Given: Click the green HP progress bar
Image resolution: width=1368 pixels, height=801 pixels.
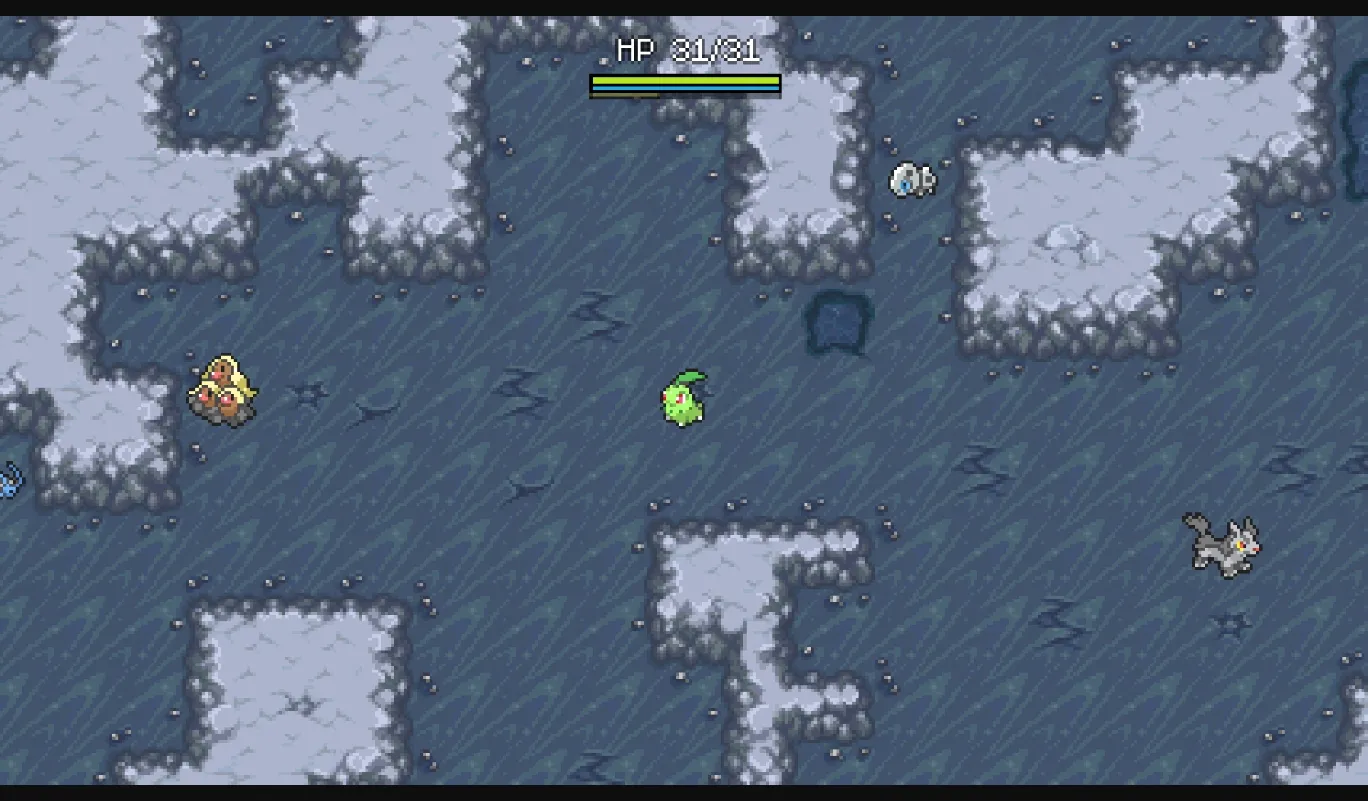Looking at the screenshot, I should 685,77.
